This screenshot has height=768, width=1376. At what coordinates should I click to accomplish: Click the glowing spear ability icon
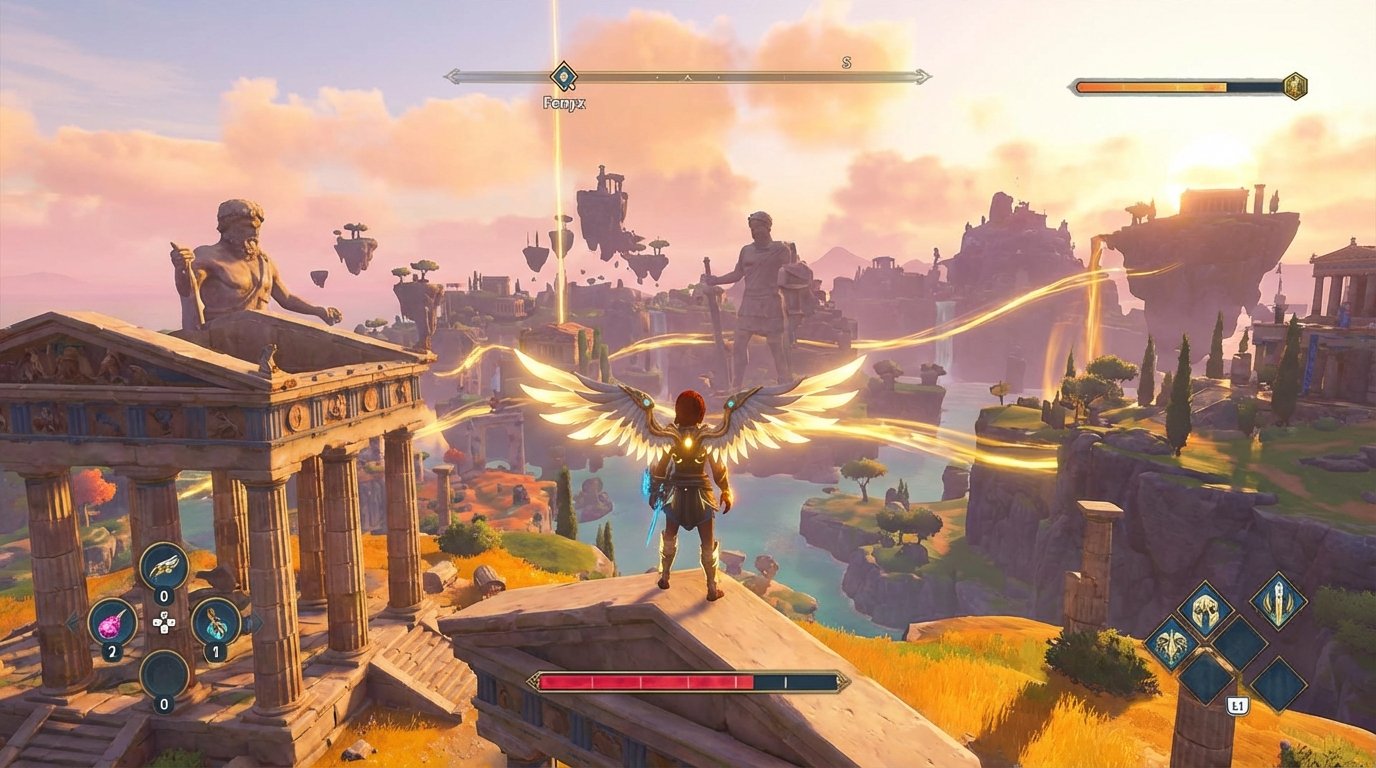(x=1279, y=602)
